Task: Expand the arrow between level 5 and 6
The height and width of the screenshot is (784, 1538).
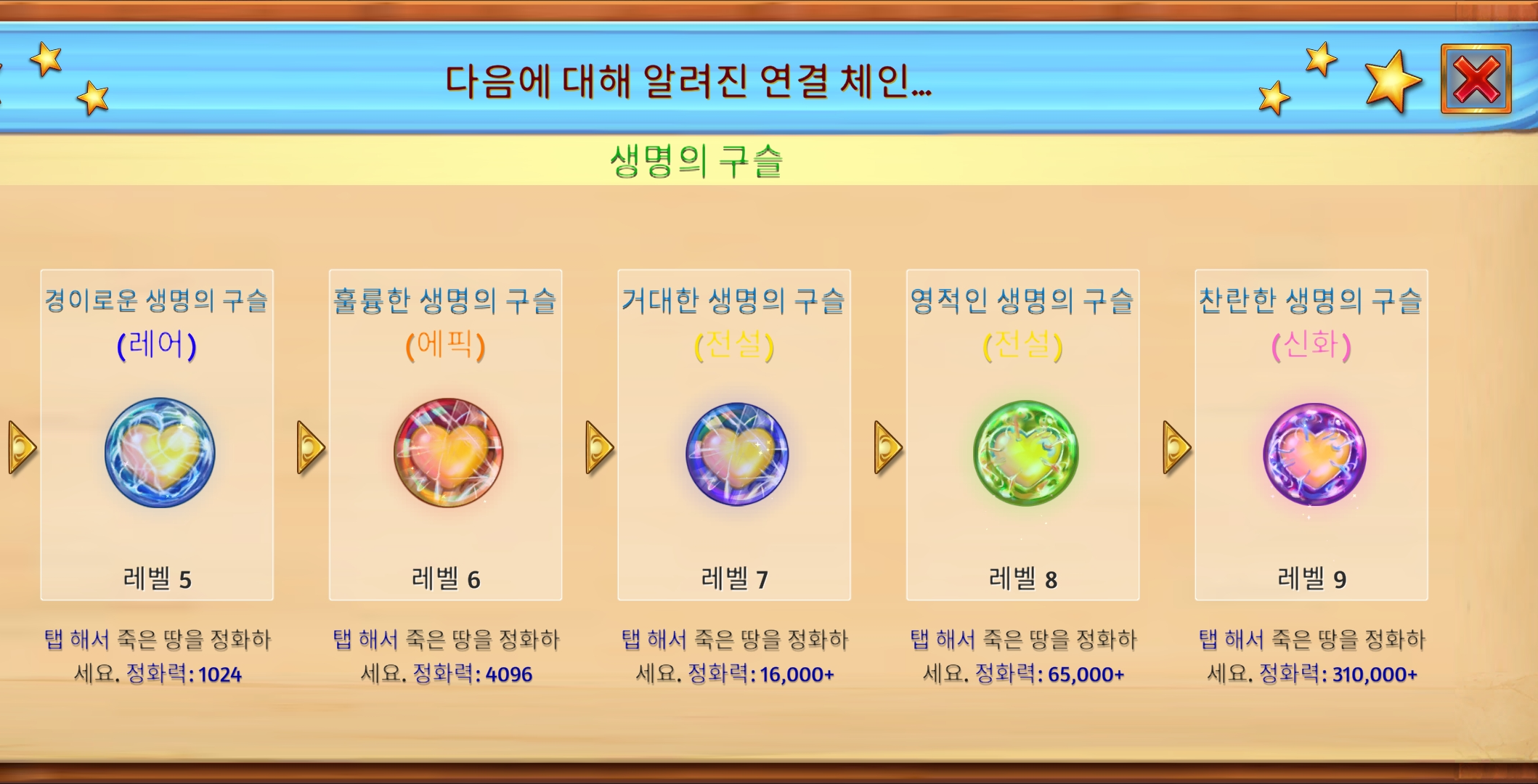Action: (x=309, y=449)
